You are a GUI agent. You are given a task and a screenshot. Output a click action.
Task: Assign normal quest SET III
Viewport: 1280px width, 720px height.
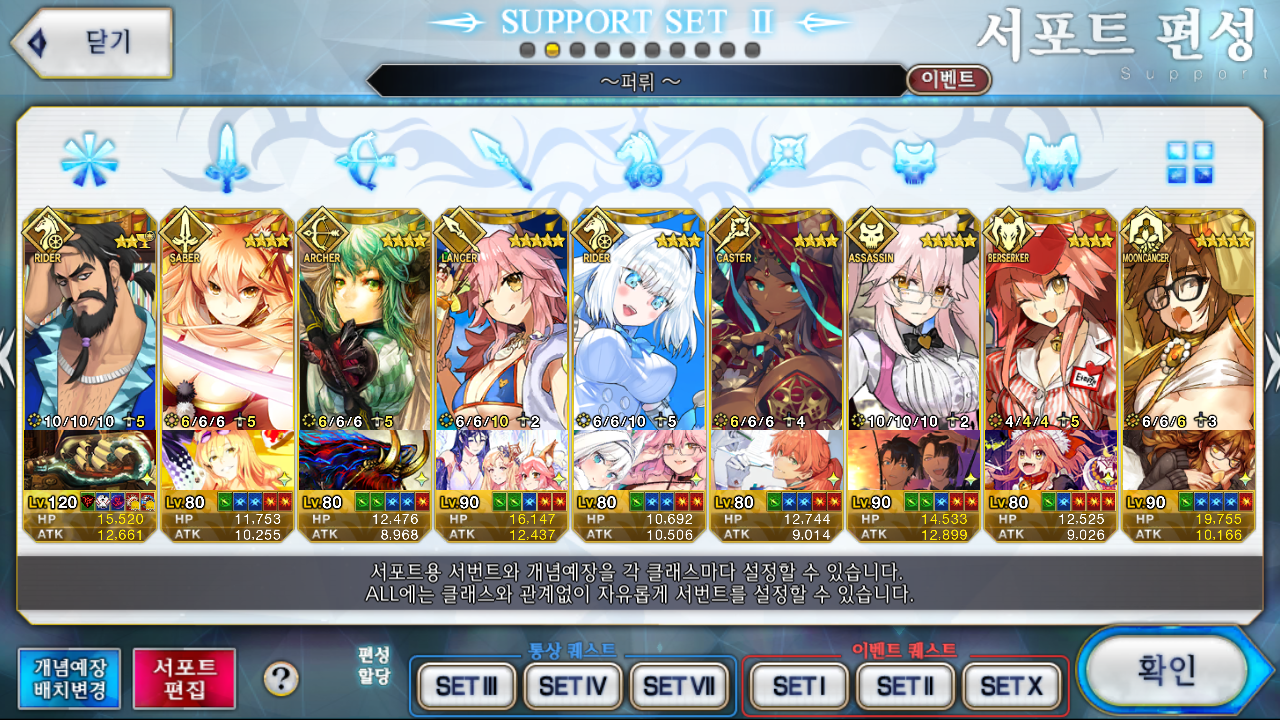(466, 686)
